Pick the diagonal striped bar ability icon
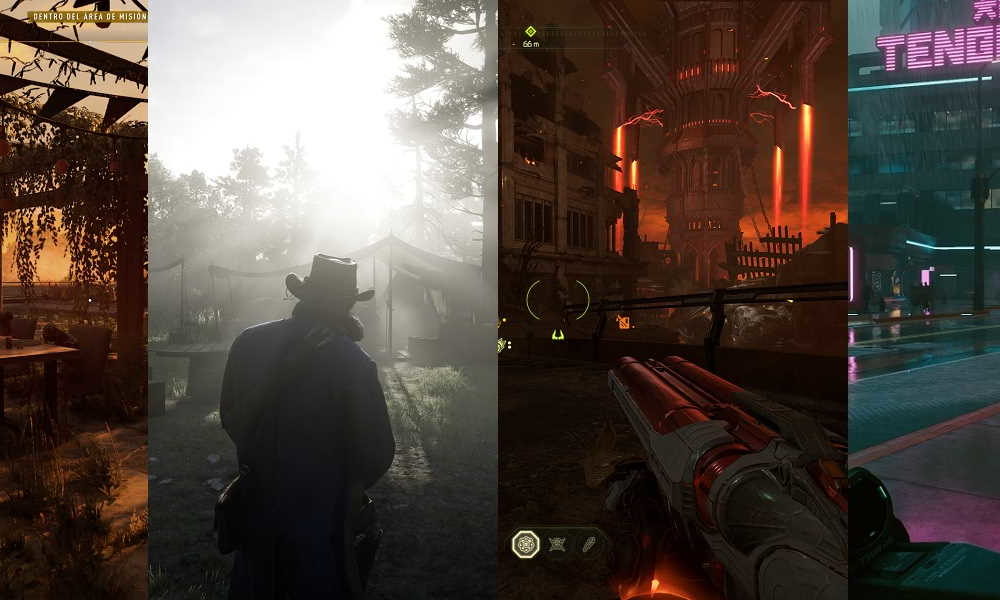Image resolution: width=1000 pixels, height=600 pixels. [x=586, y=545]
